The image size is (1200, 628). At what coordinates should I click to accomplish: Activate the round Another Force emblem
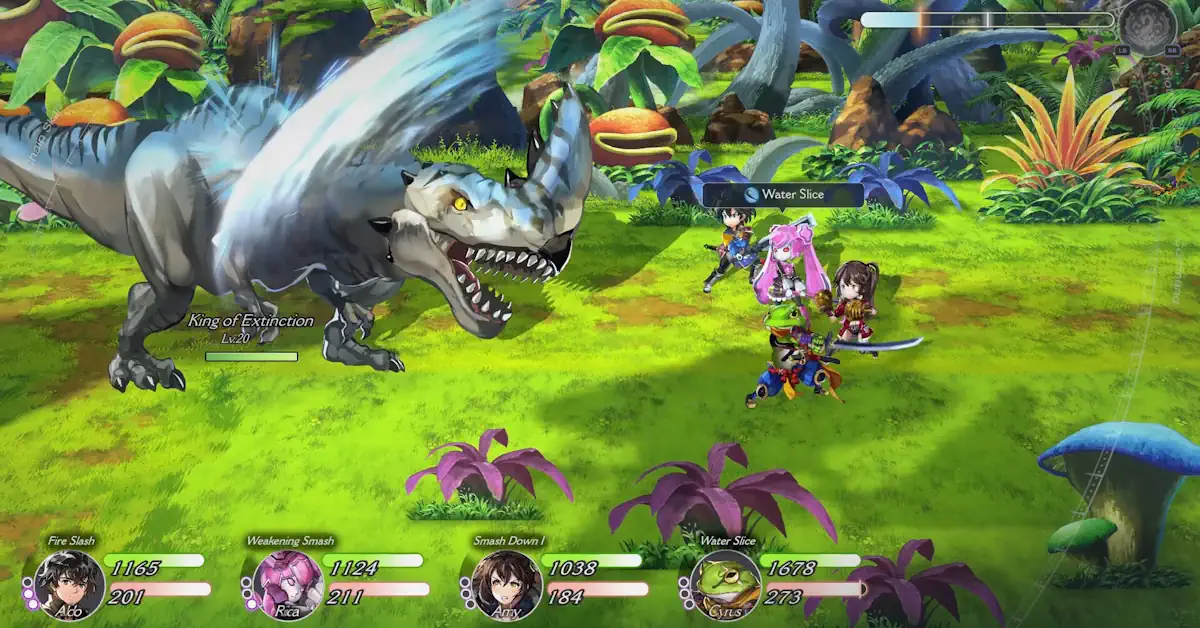1146,25
